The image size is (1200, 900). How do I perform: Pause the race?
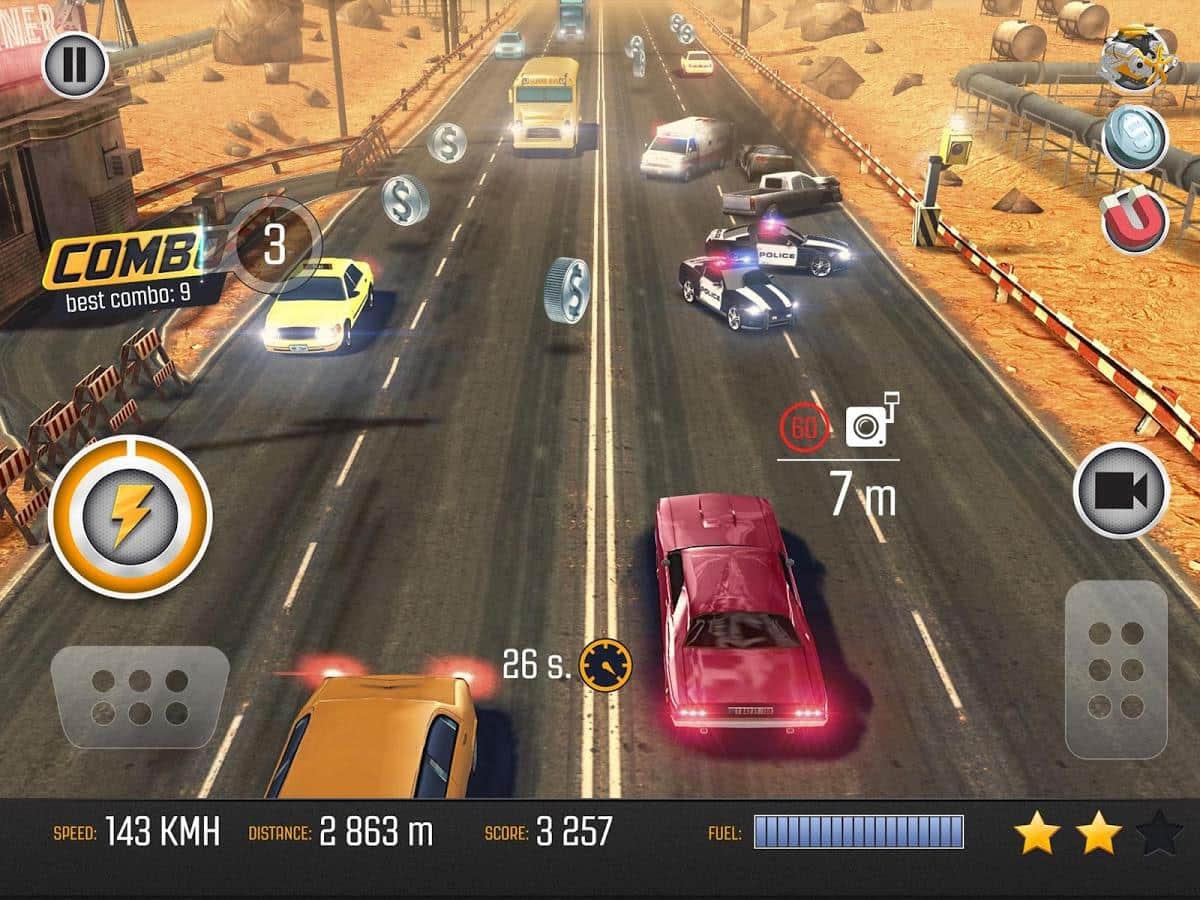pos(75,64)
